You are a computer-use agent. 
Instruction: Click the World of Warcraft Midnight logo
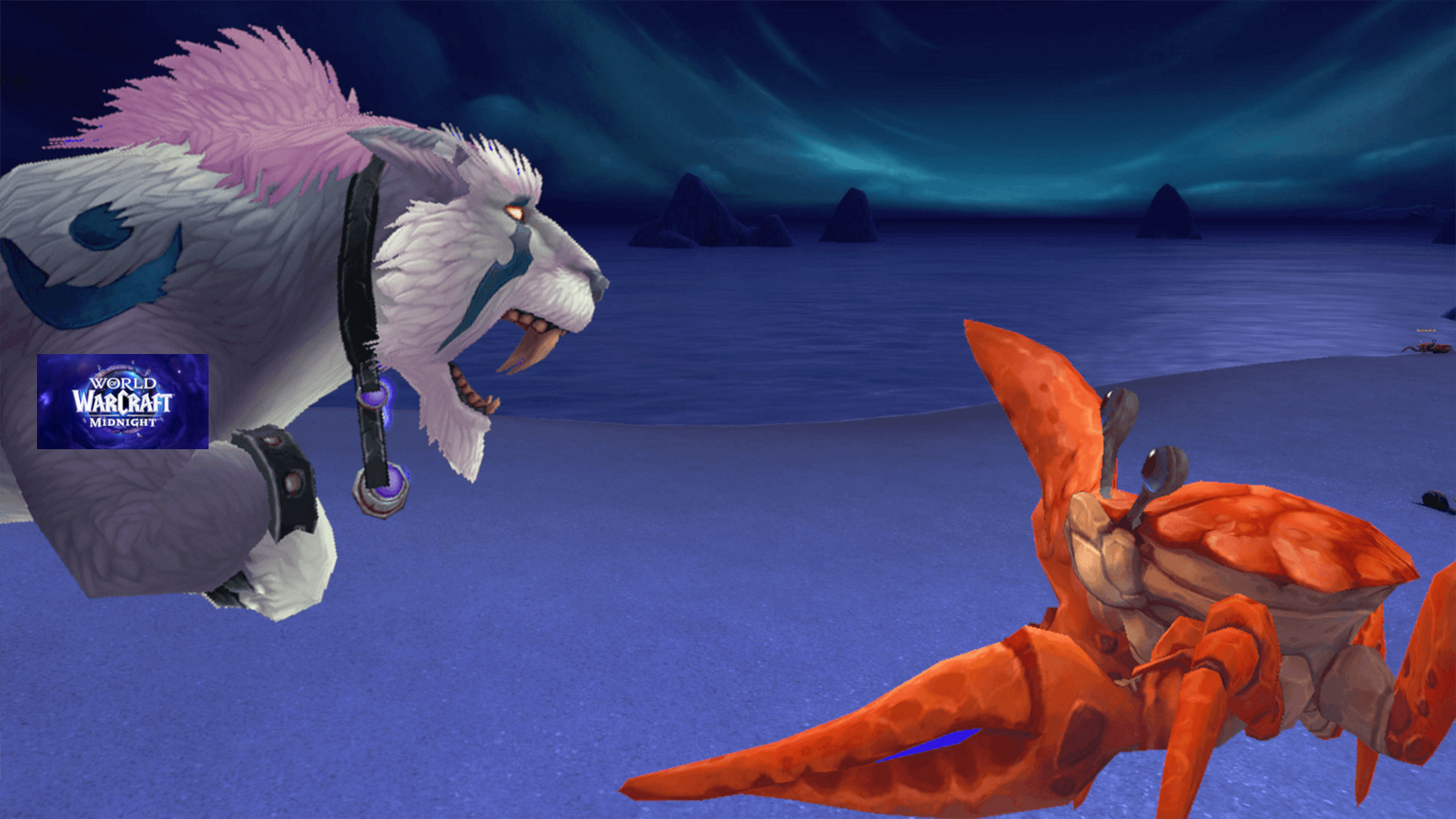point(123,401)
